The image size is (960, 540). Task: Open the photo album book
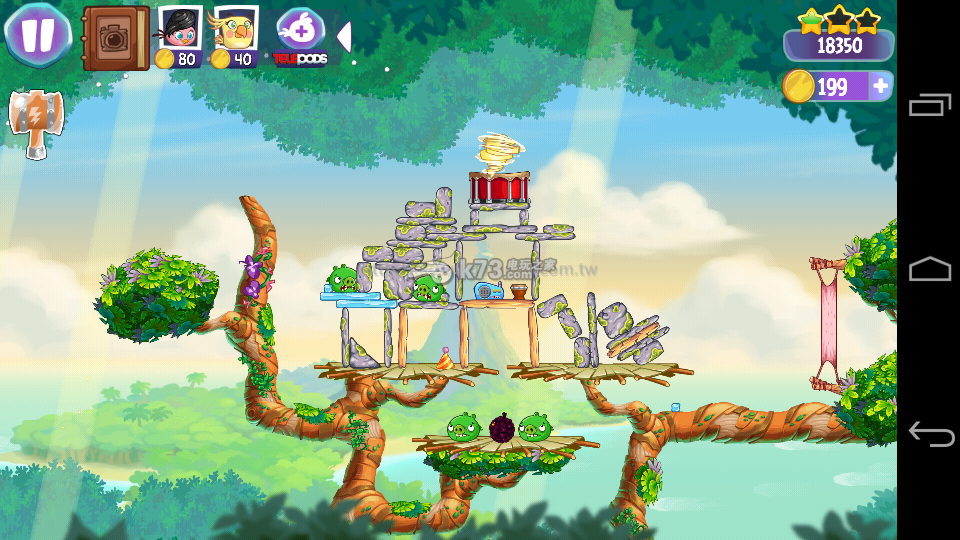point(115,38)
